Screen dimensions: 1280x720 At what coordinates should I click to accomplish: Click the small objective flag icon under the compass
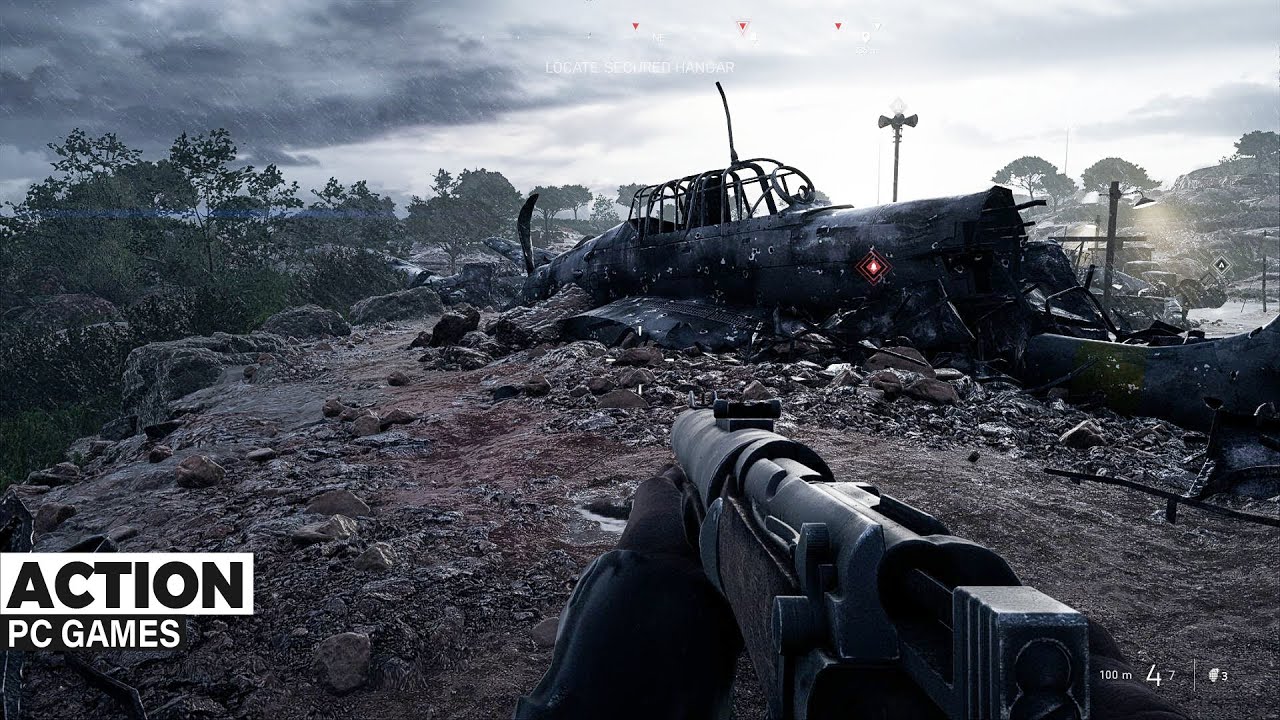coord(753,38)
